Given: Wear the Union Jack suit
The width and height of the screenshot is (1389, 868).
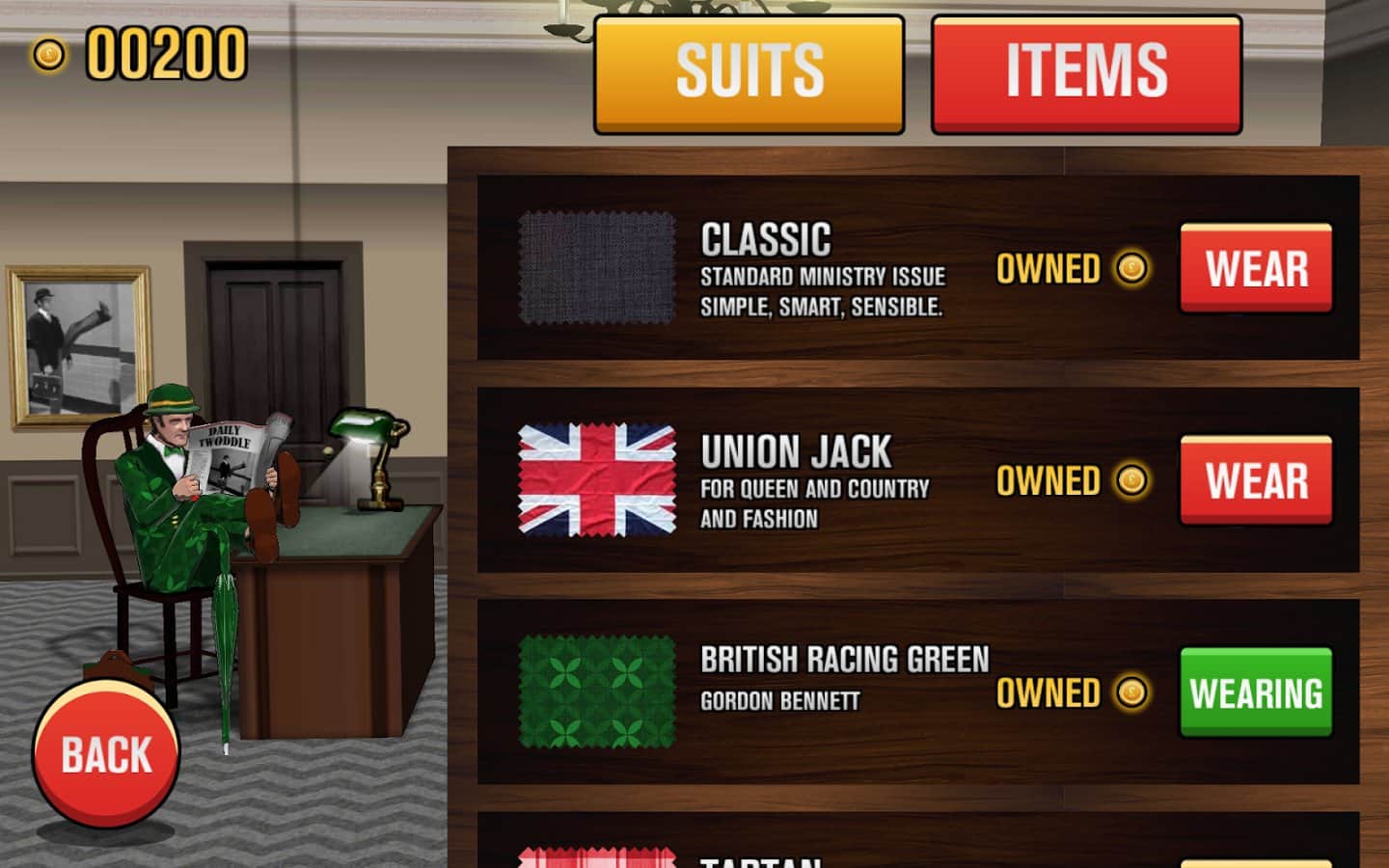Looking at the screenshot, I should click(1256, 480).
